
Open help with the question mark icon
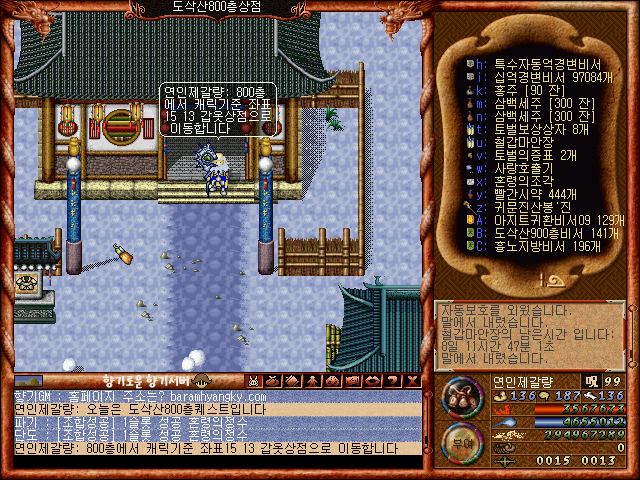[389, 380]
